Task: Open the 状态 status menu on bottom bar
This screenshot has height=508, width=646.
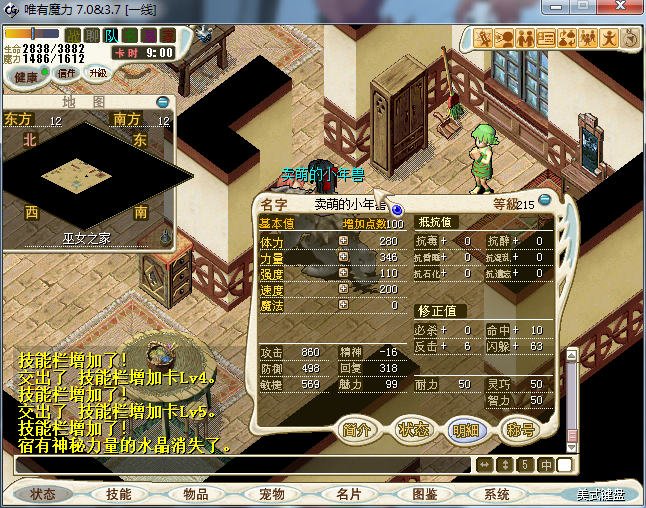Action: click(x=43, y=494)
